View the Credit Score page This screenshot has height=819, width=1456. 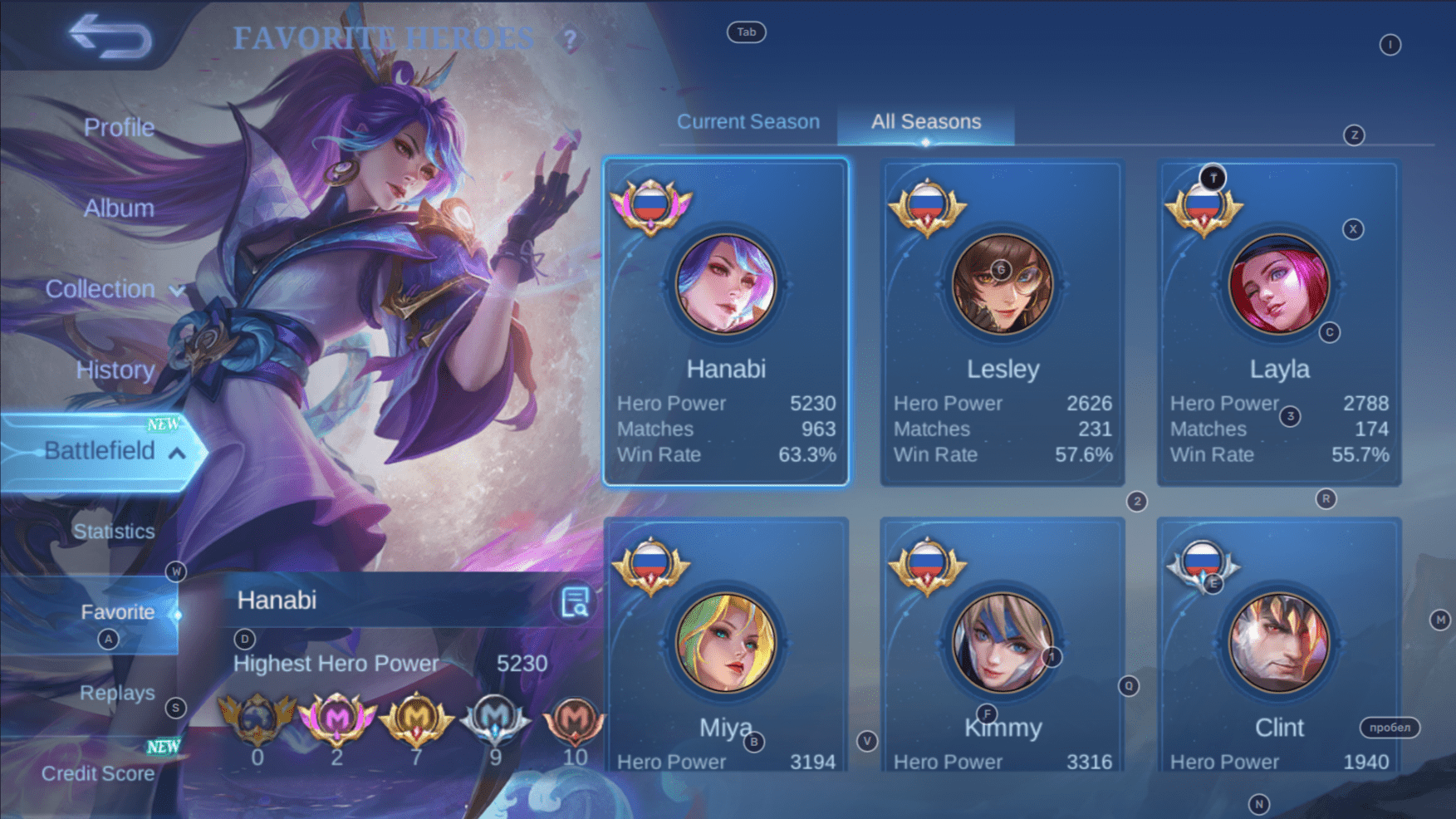coord(98,773)
